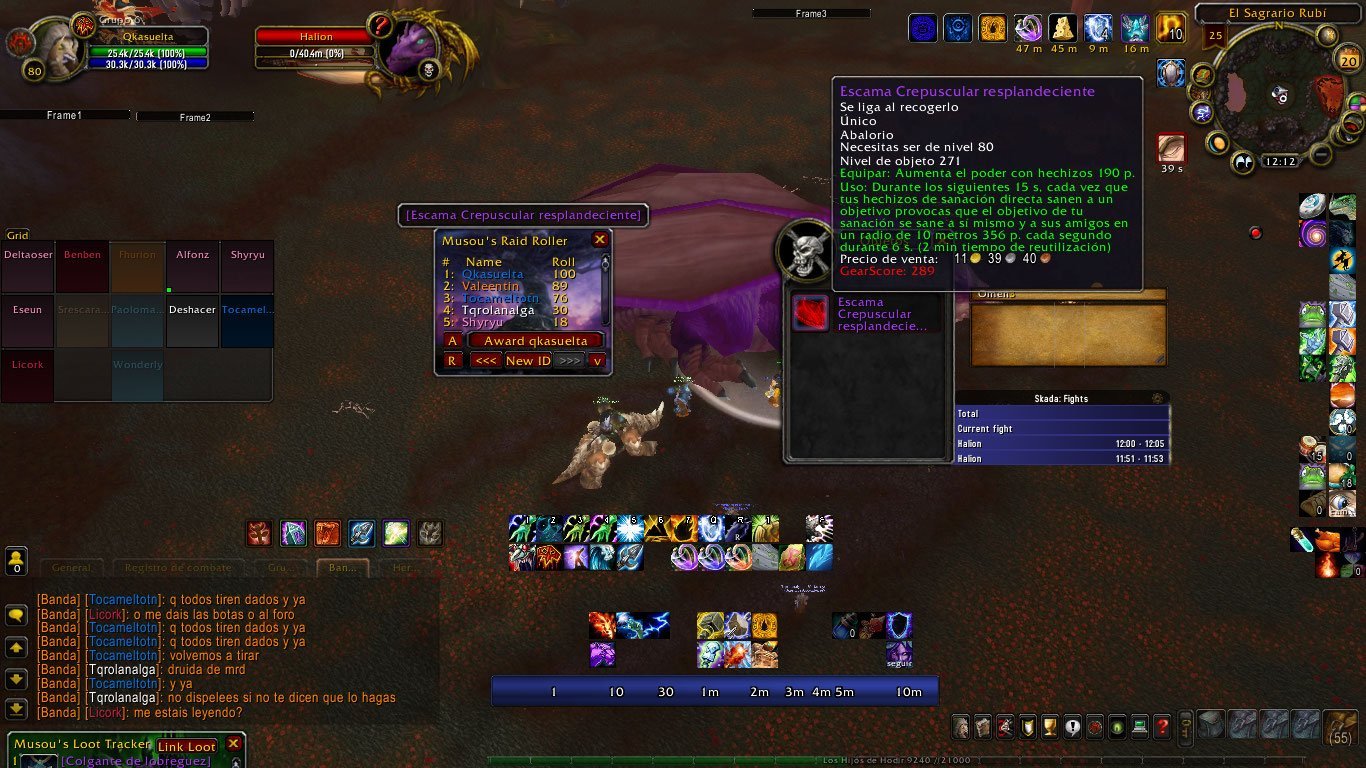Open the chat menu speech bubble button

(x=16, y=615)
